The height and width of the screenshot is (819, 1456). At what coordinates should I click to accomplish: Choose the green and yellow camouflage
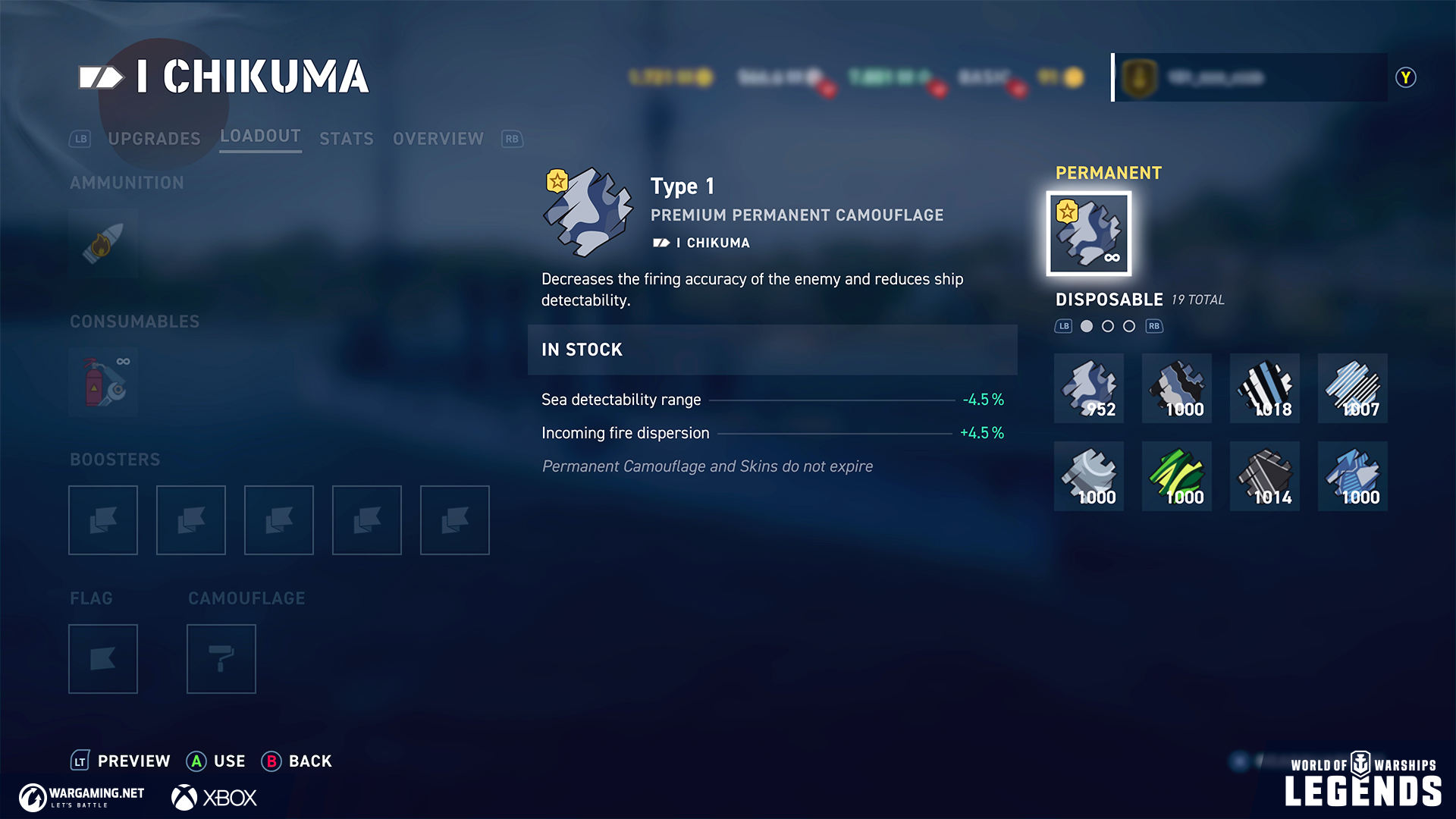1177,476
